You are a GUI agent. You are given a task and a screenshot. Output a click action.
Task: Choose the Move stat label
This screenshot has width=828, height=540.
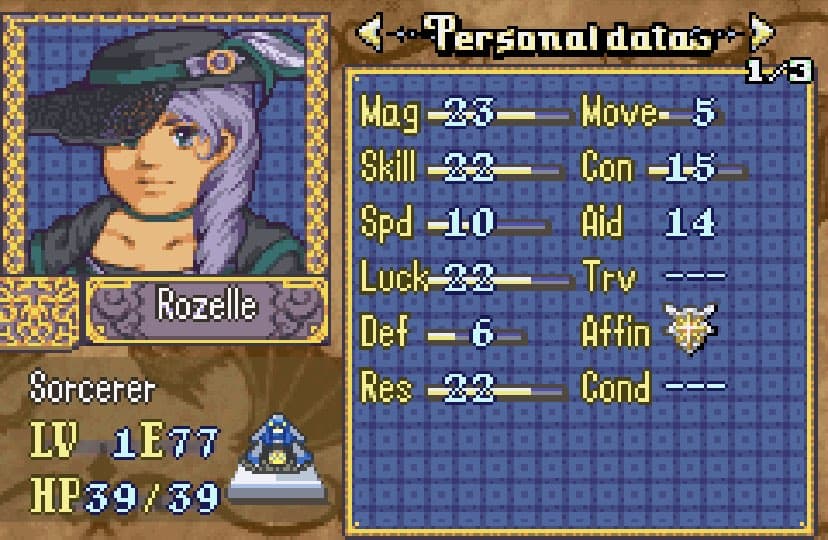[619, 112]
